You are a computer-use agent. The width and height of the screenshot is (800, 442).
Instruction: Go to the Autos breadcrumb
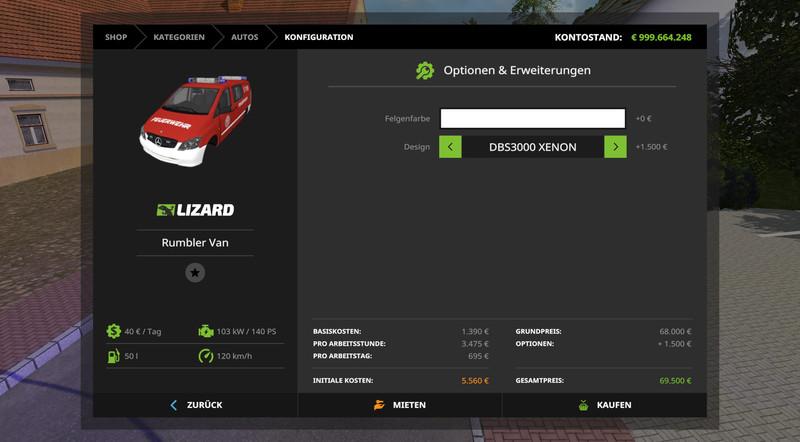244,37
